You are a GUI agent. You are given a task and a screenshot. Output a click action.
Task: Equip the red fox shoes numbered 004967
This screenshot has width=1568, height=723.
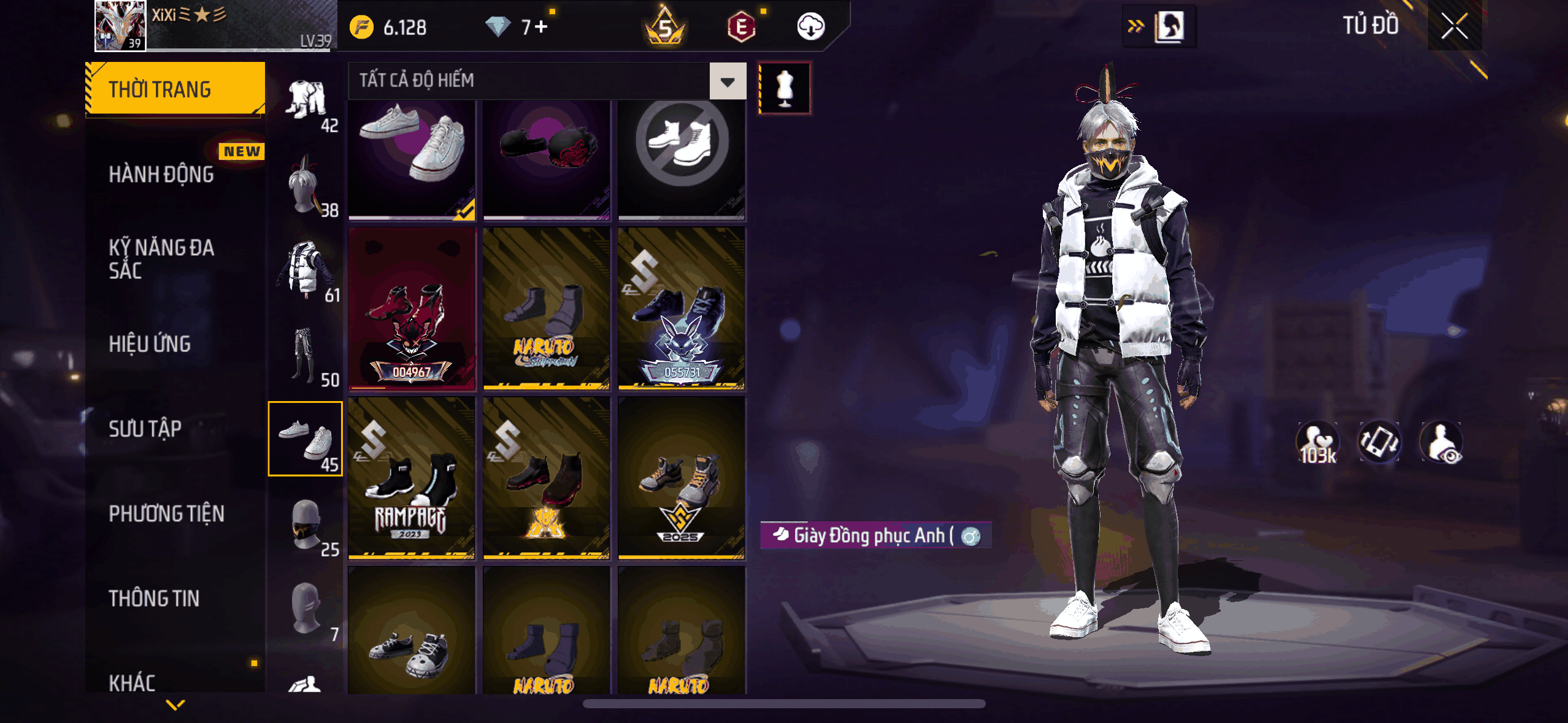(412, 308)
